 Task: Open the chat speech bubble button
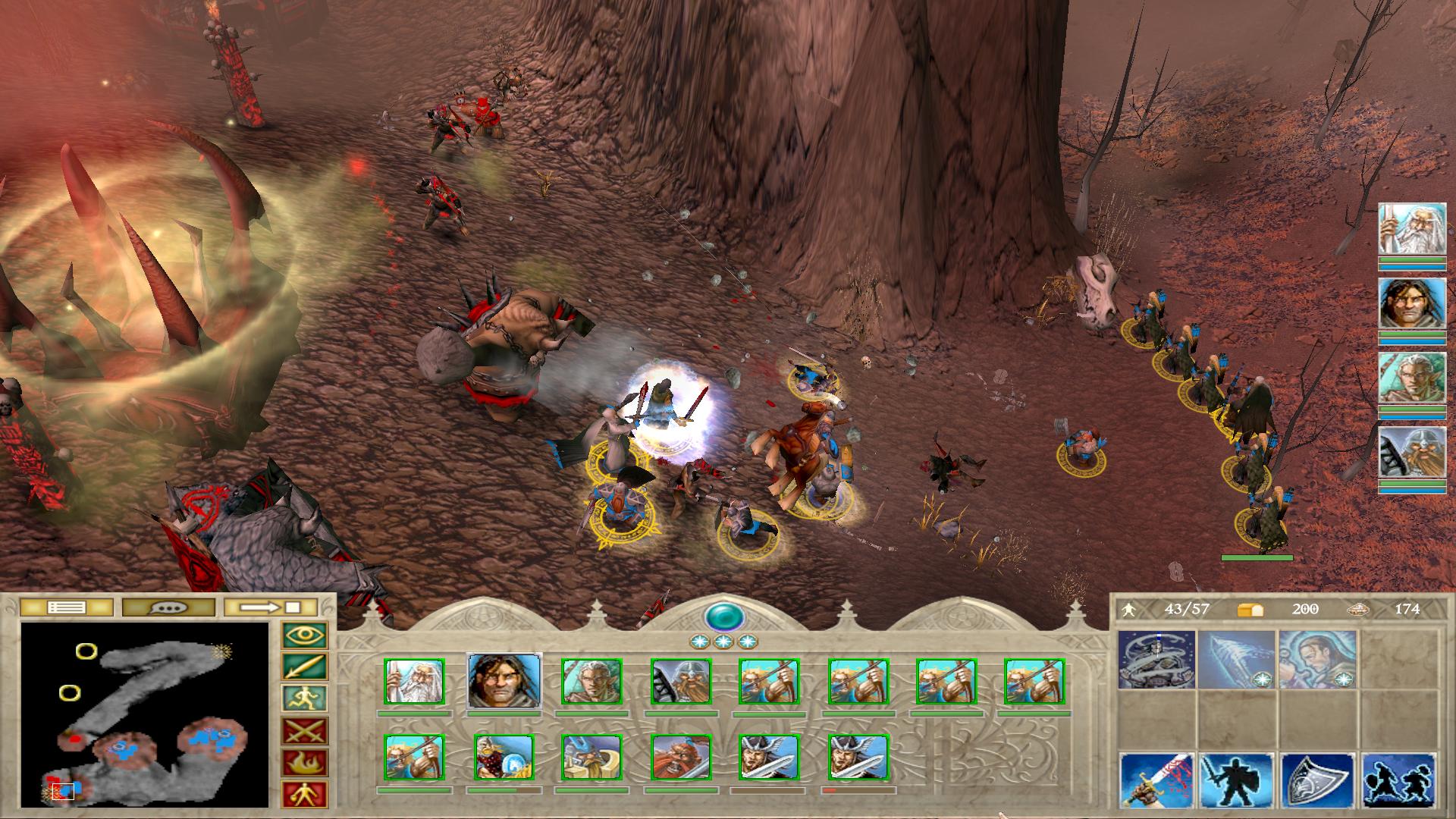point(168,607)
